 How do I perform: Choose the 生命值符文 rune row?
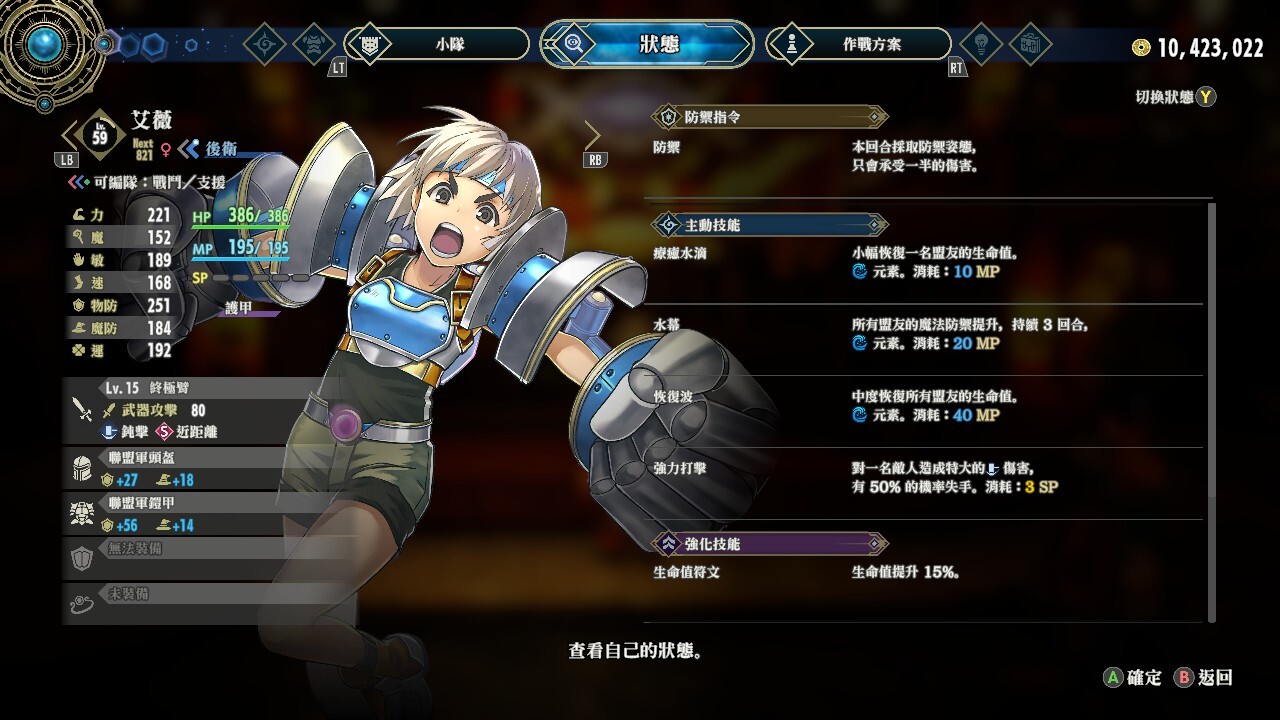coord(925,573)
